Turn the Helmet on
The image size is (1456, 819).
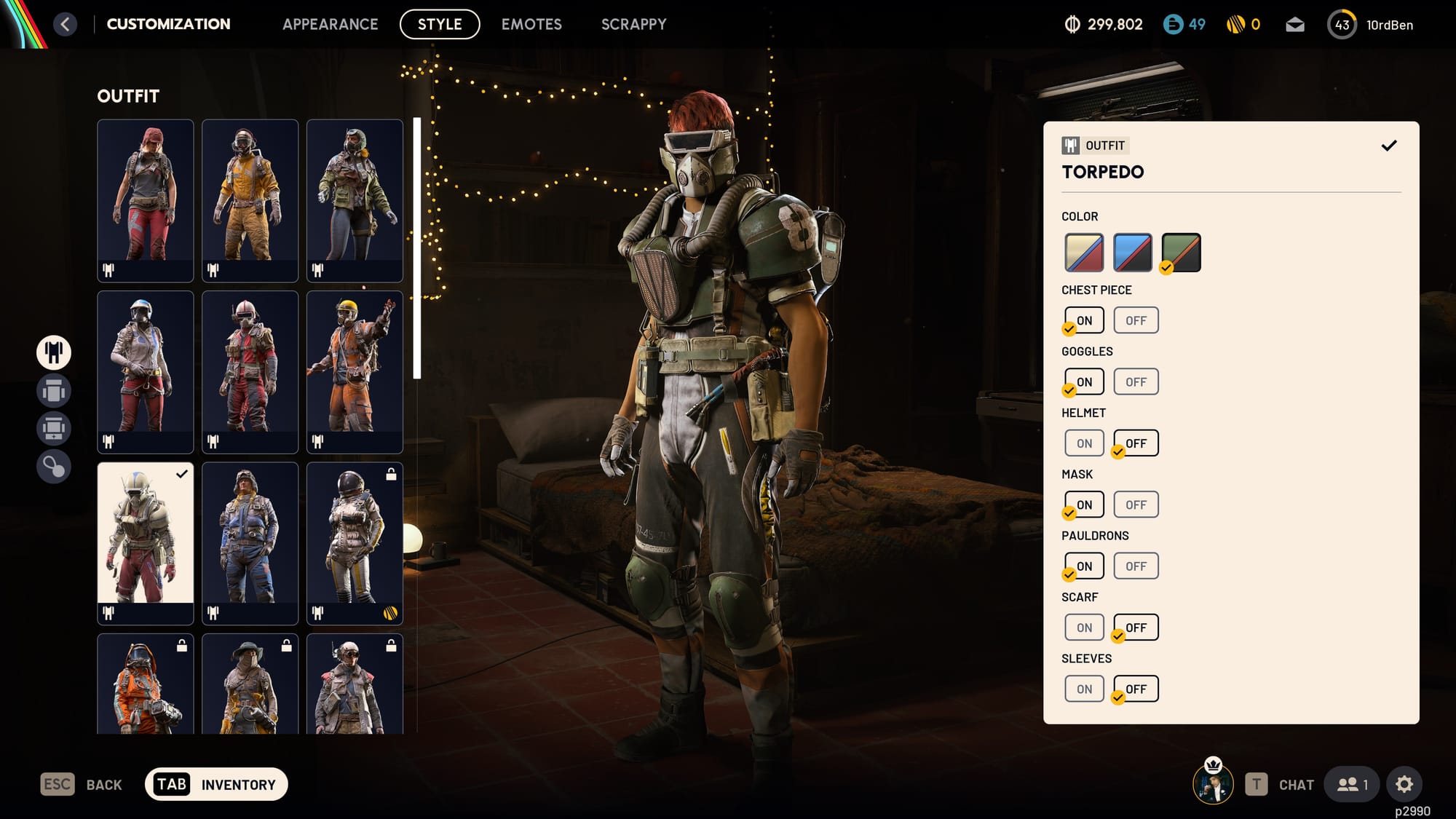[1084, 443]
